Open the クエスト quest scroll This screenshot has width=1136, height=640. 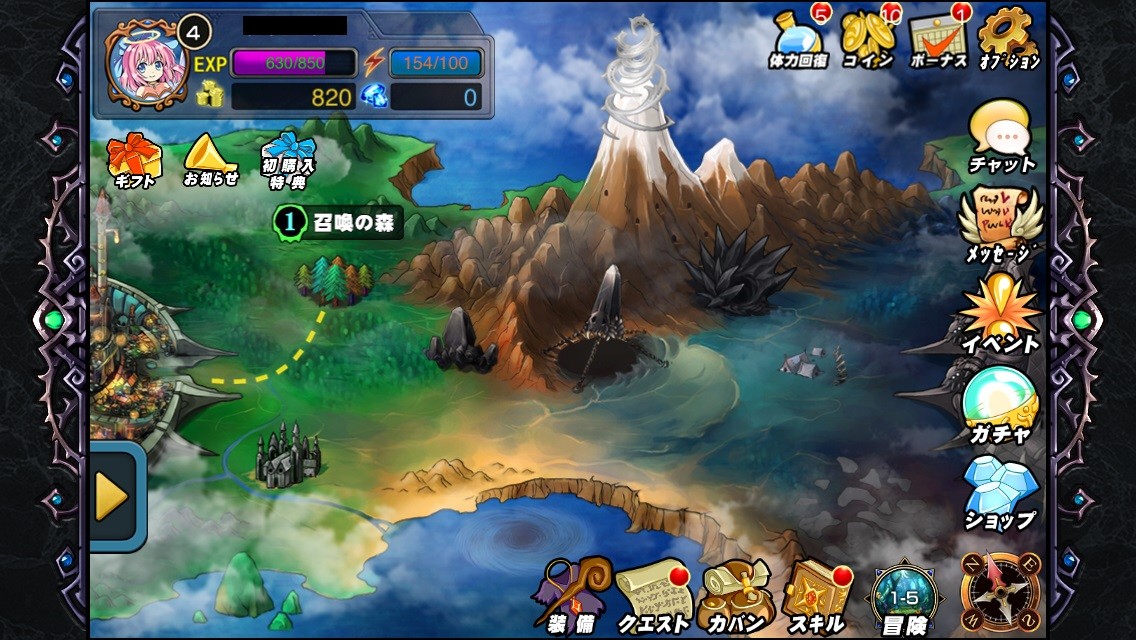pyautogui.click(x=653, y=594)
